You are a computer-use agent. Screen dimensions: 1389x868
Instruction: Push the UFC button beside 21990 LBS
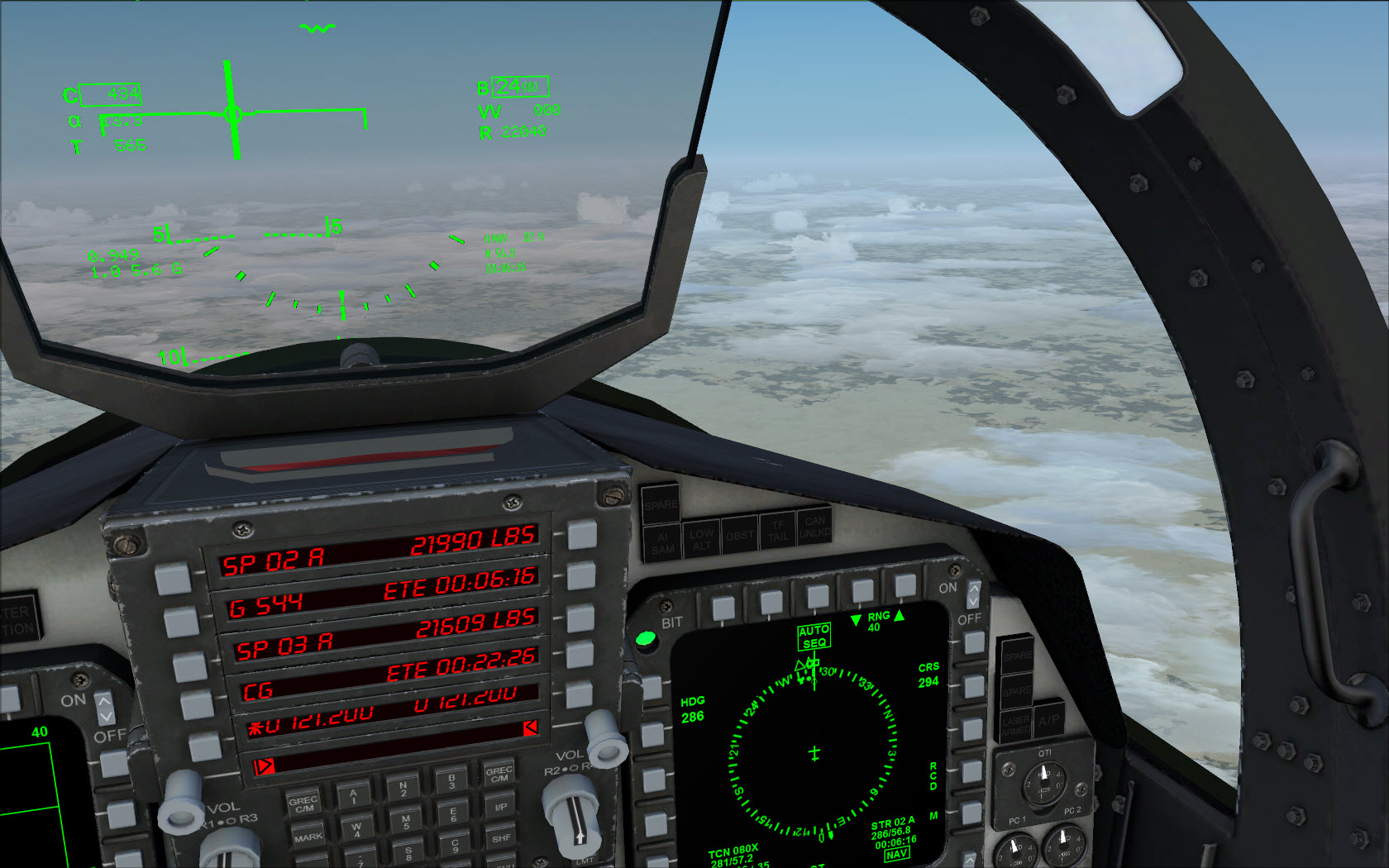(582, 535)
